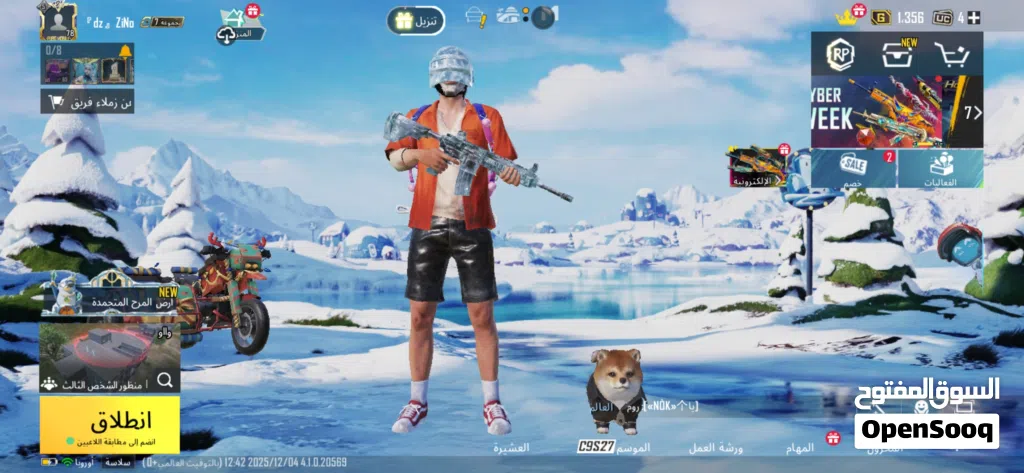This screenshot has width=1024, height=473.
Task: Open the recruit teammates flag button
Action: click(87, 102)
